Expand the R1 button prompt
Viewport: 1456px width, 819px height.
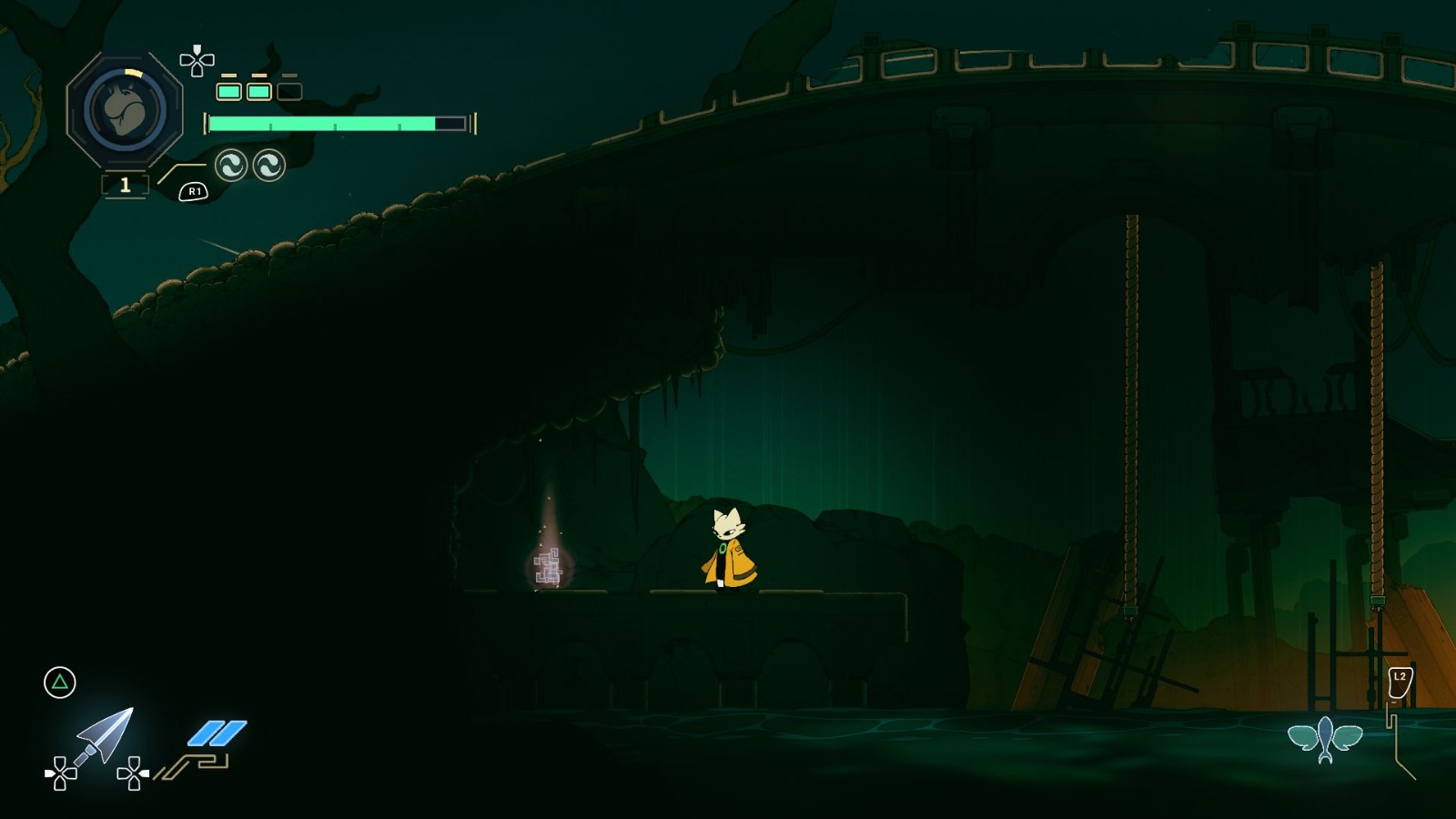[194, 192]
